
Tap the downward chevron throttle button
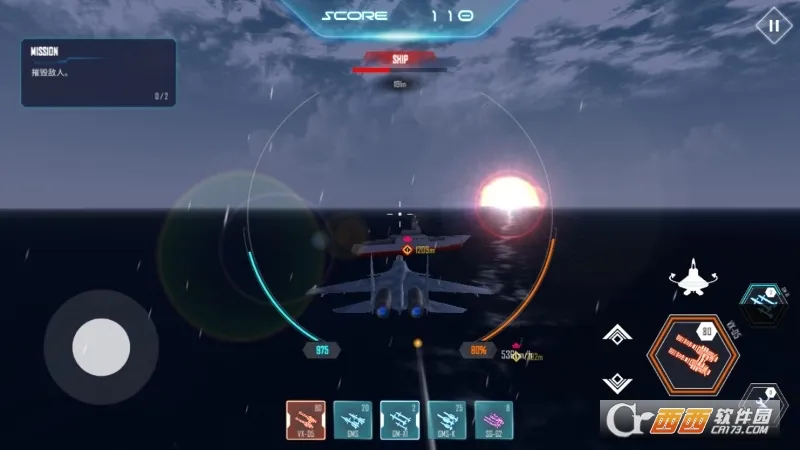click(x=617, y=382)
